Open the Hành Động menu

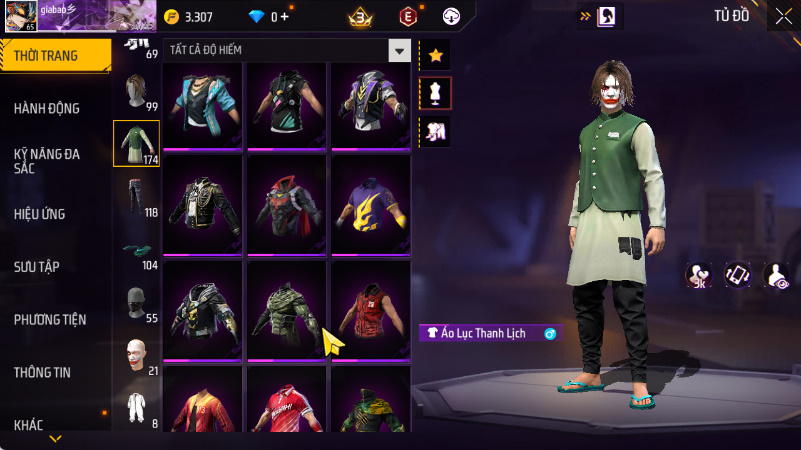point(47,108)
